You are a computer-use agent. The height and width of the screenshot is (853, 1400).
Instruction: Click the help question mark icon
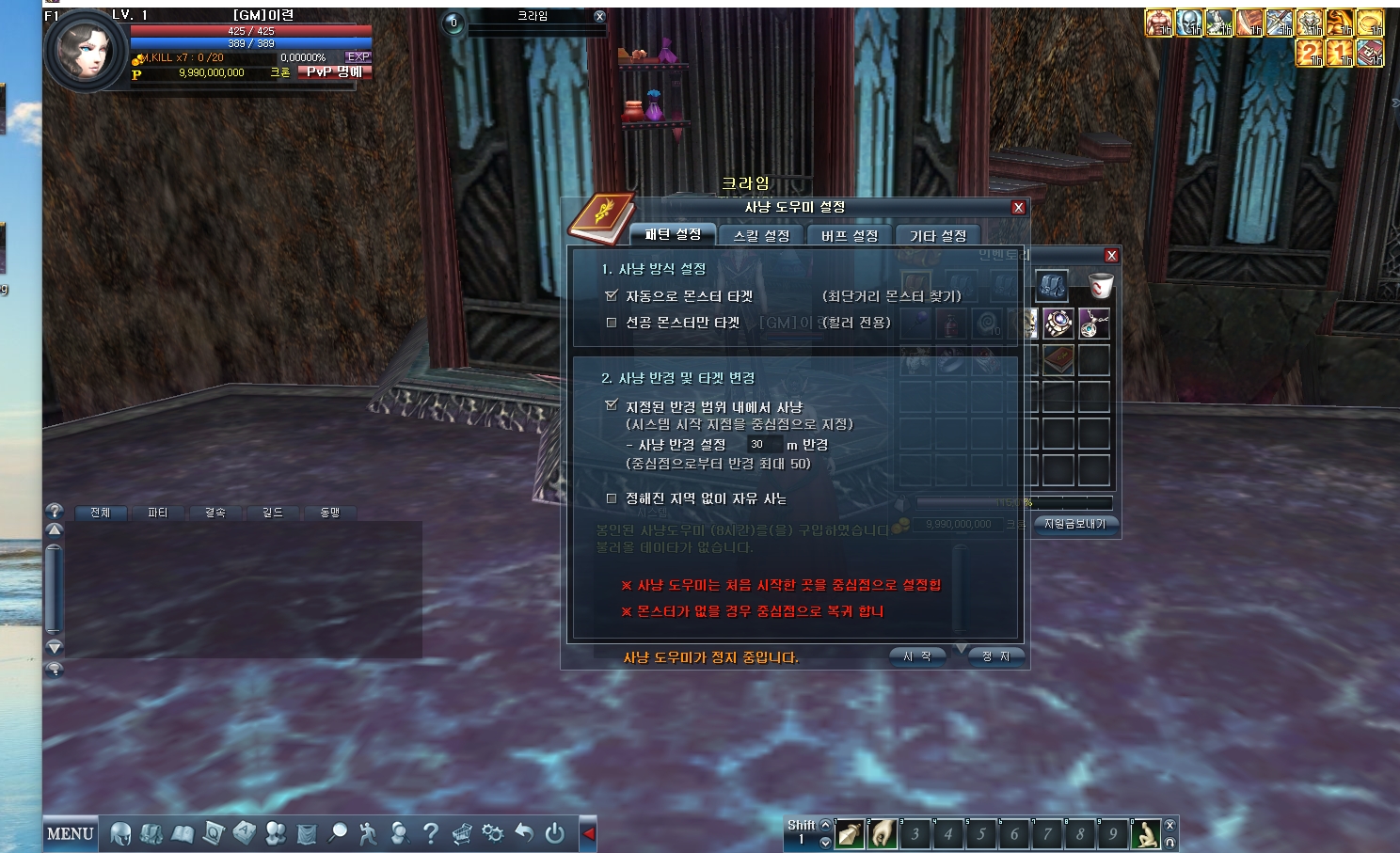tap(430, 832)
